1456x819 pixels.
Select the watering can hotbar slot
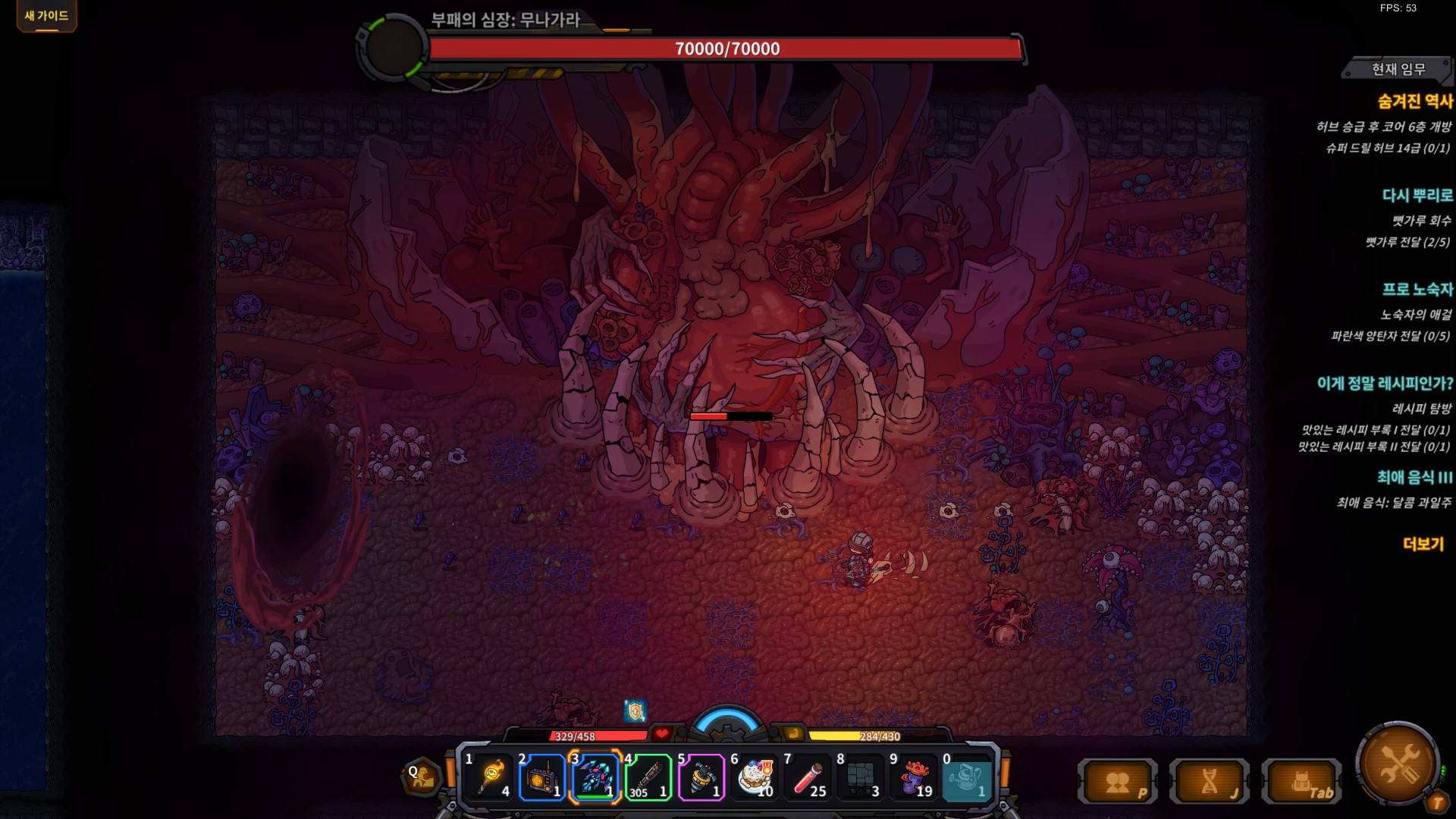point(967,777)
